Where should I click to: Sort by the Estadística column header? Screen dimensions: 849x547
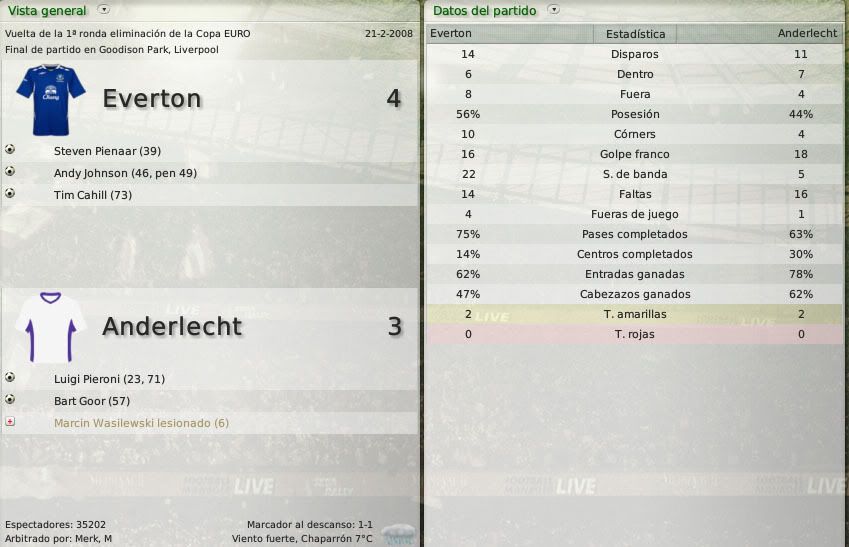click(x=635, y=34)
